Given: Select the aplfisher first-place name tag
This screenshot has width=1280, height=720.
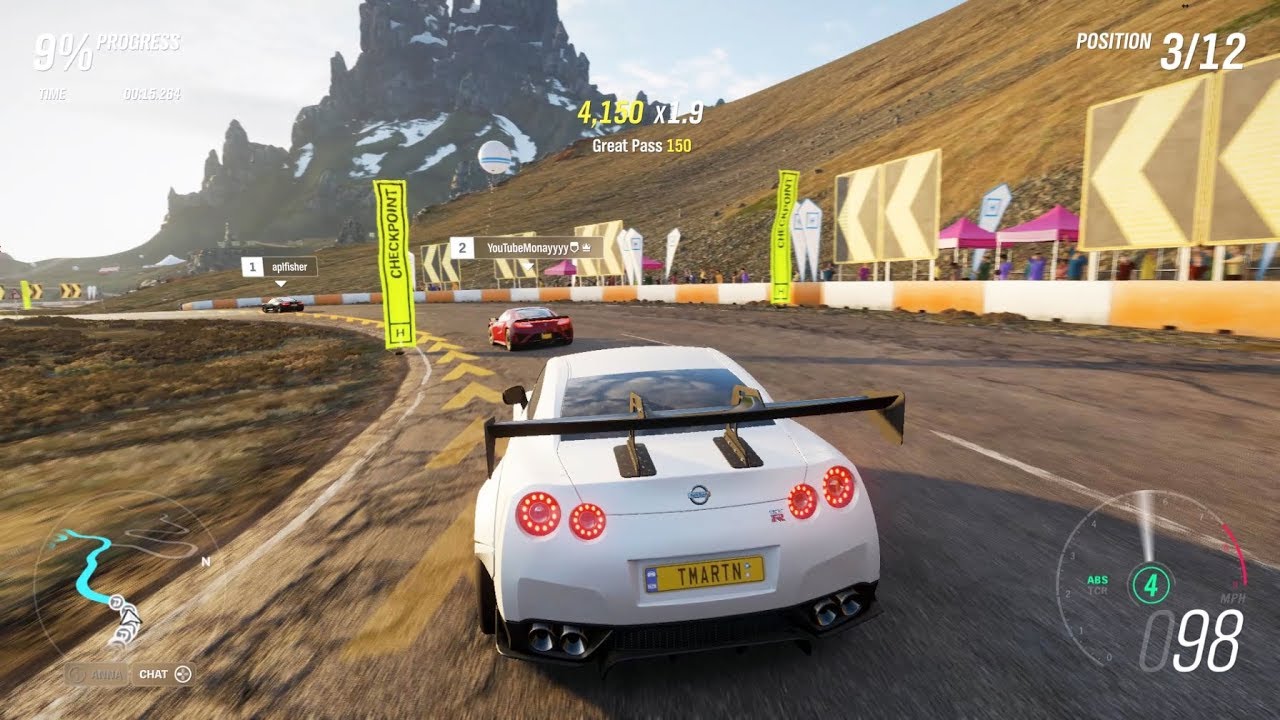Looking at the screenshot, I should coord(279,267).
